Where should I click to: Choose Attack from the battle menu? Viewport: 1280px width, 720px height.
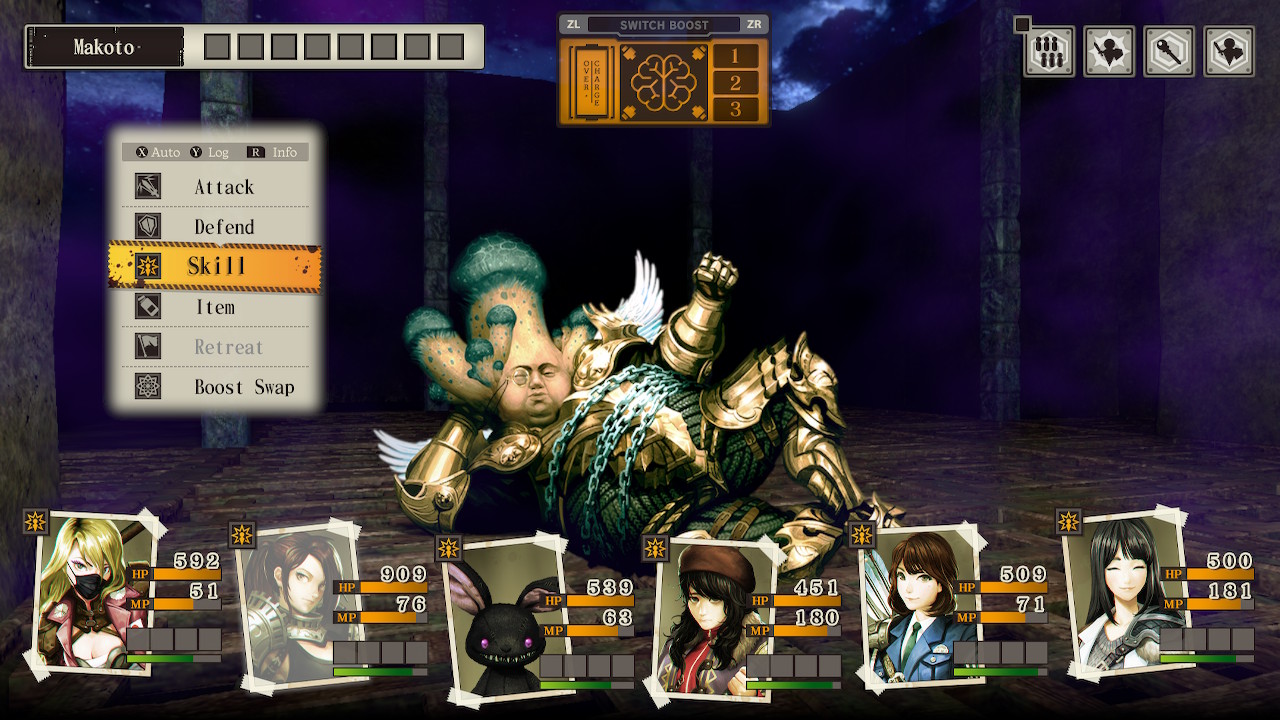tap(223, 187)
